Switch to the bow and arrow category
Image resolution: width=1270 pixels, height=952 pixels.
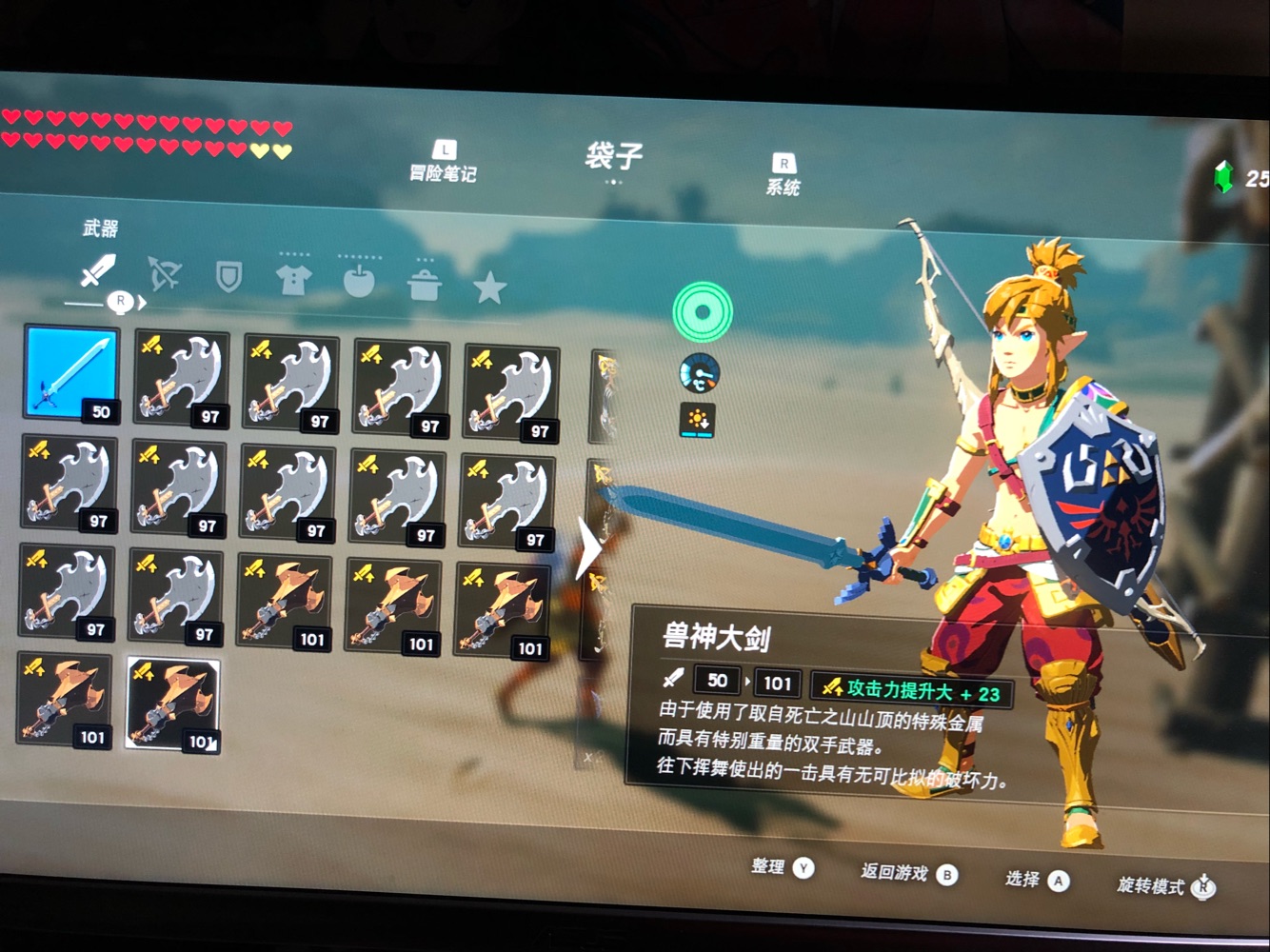164,274
